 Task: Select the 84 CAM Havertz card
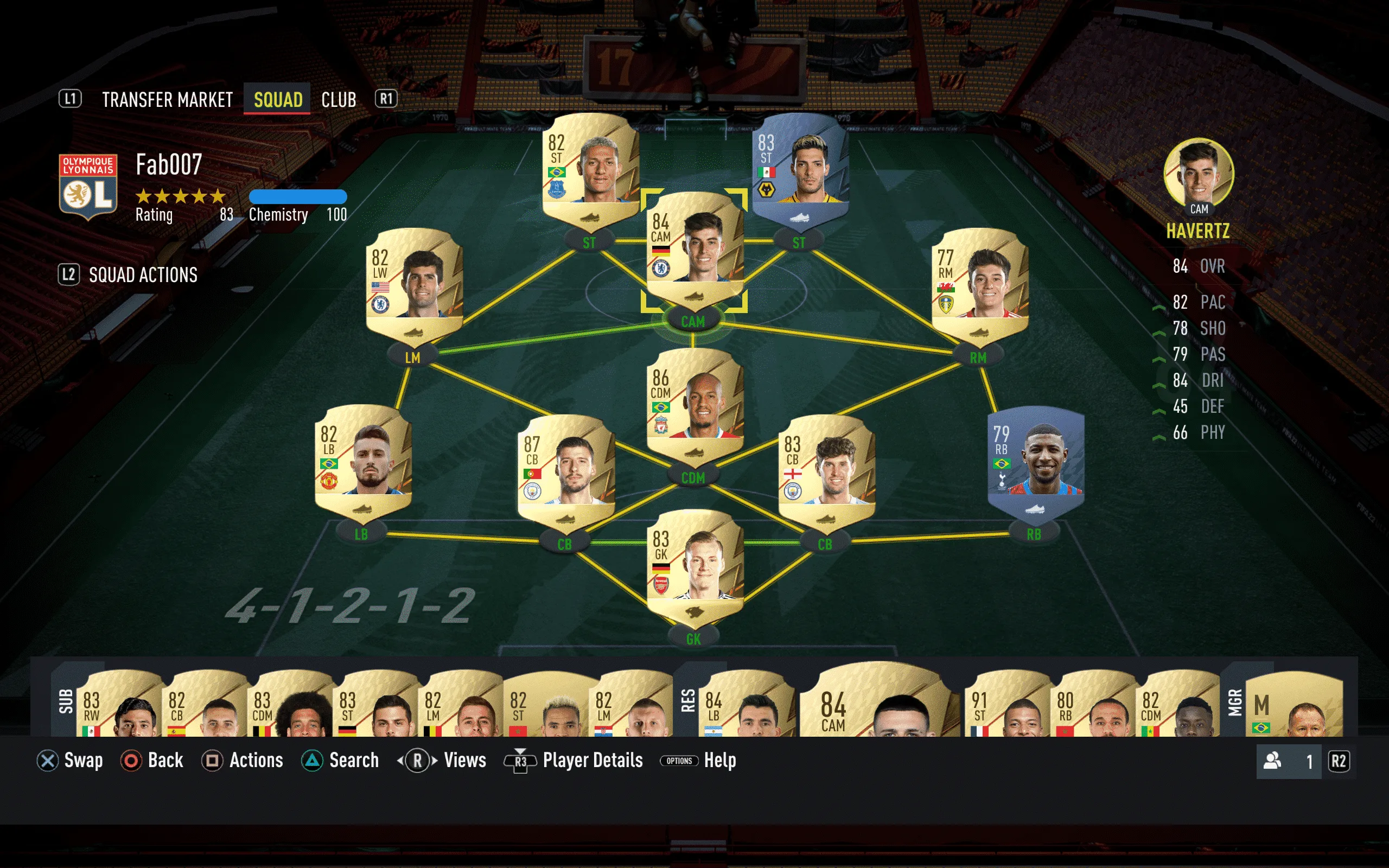[694, 250]
